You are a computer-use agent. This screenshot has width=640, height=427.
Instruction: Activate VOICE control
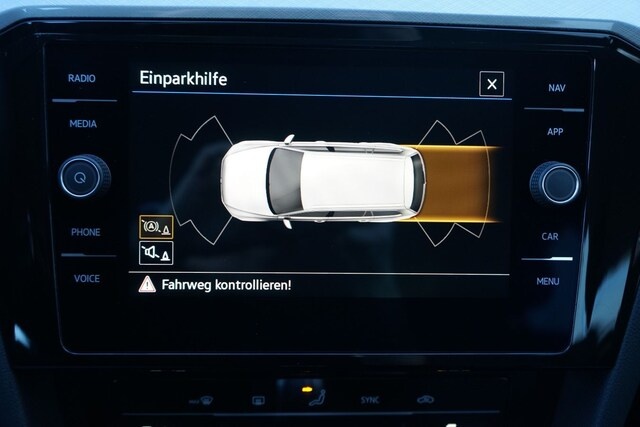pos(86,279)
